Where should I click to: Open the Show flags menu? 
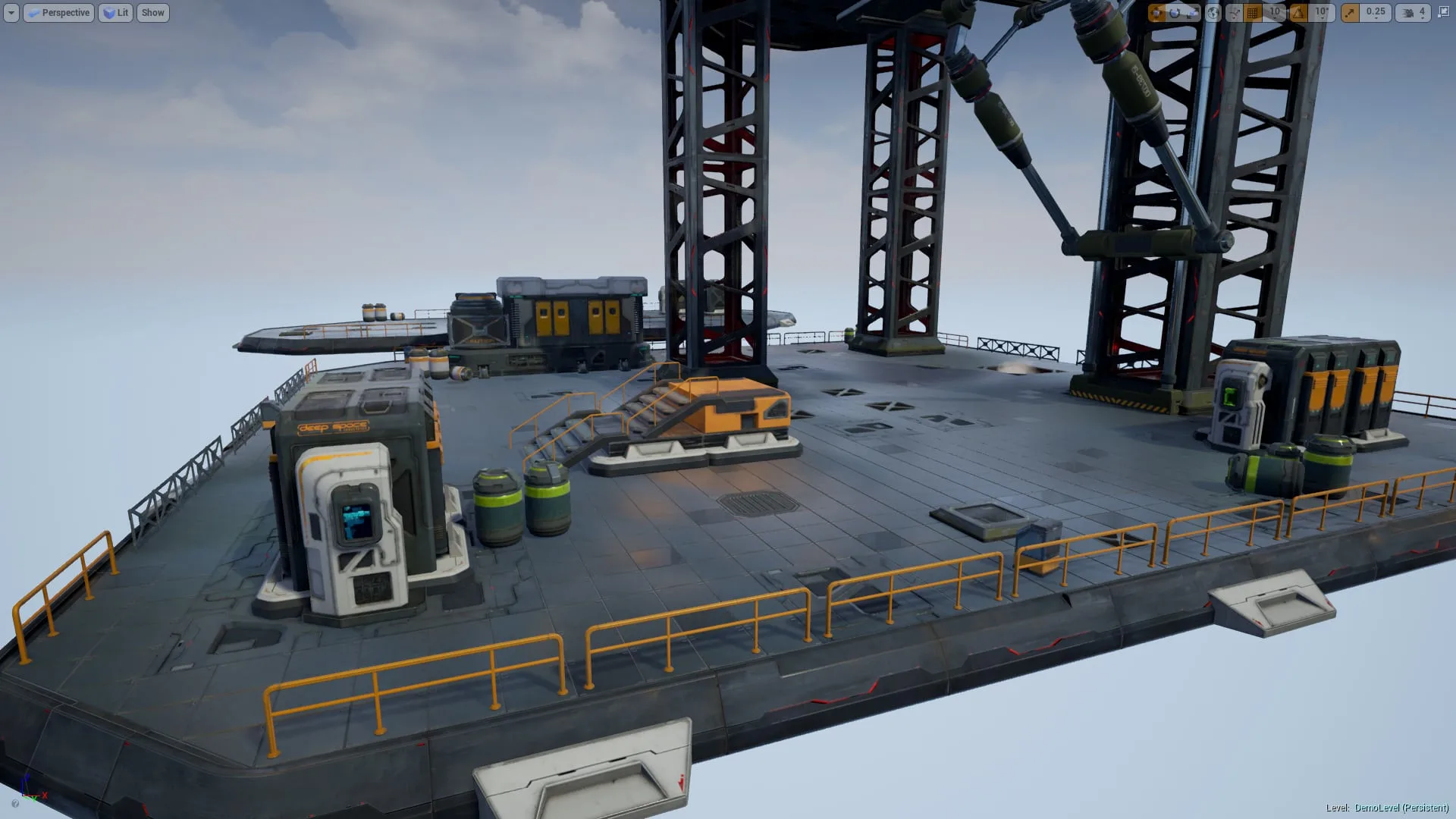click(152, 12)
